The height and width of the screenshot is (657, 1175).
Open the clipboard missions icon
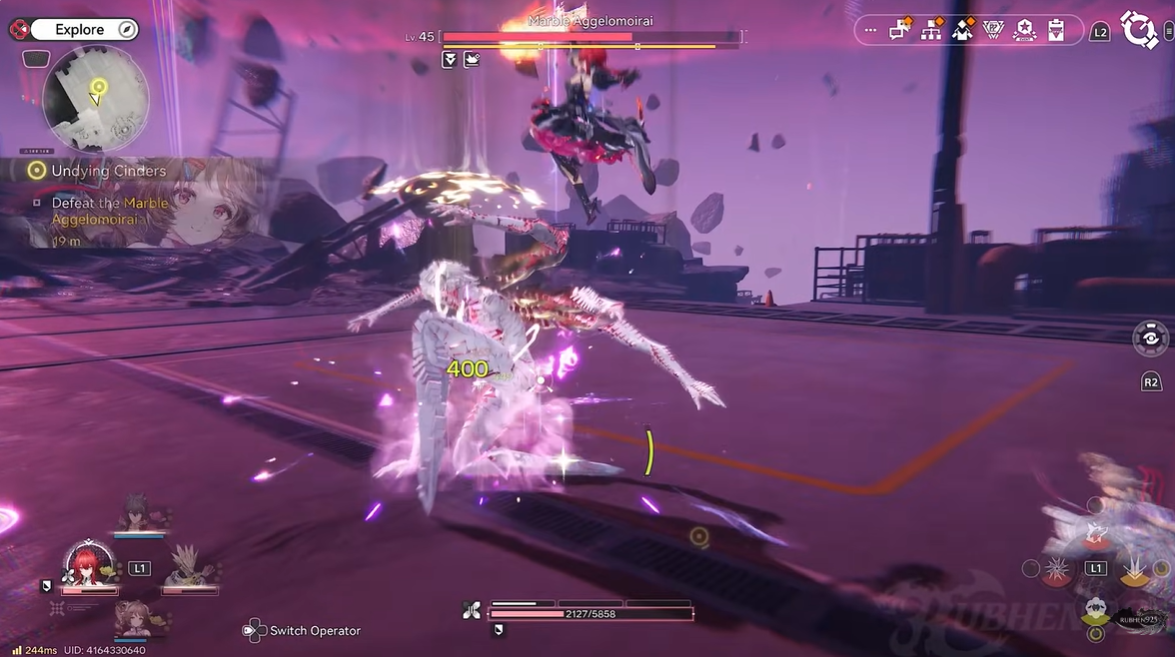coord(1056,31)
